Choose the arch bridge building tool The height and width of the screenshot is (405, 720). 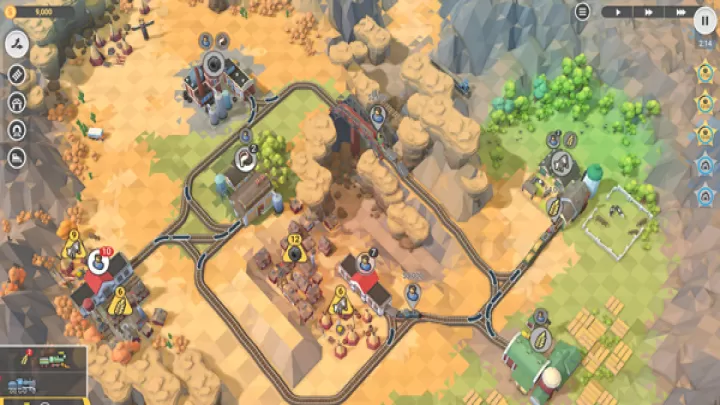click(x=17, y=102)
